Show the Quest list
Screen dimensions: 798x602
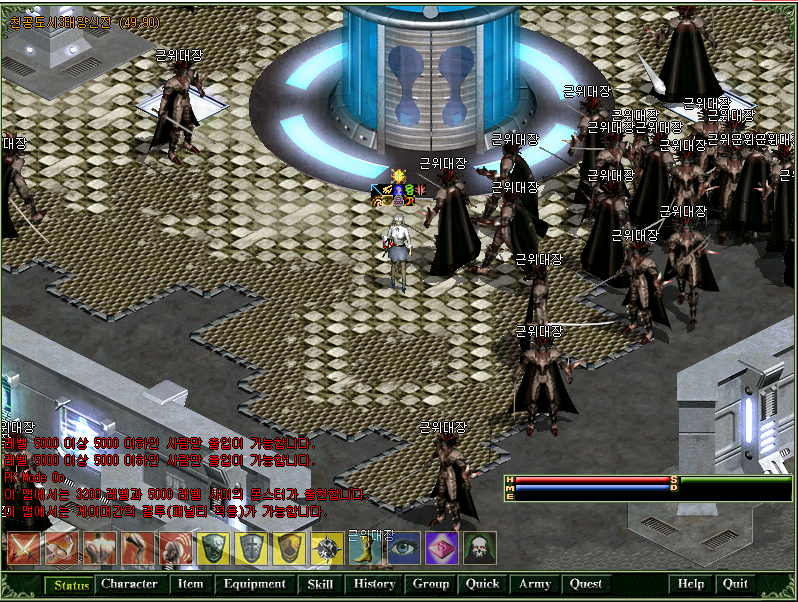[x=586, y=584]
